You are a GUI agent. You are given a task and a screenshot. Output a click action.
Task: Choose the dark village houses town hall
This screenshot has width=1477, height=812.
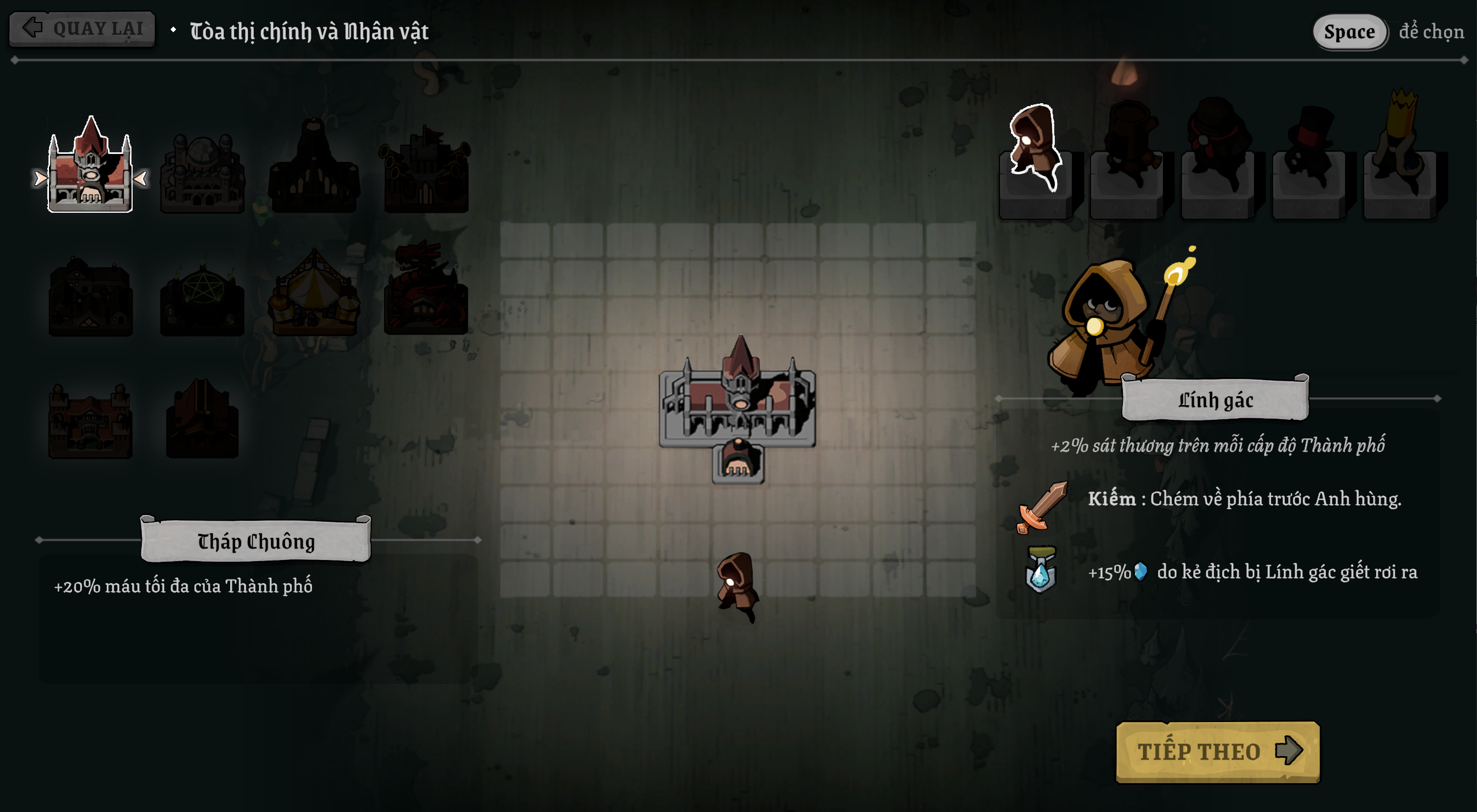pyautogui.click(x=91, y=296)
